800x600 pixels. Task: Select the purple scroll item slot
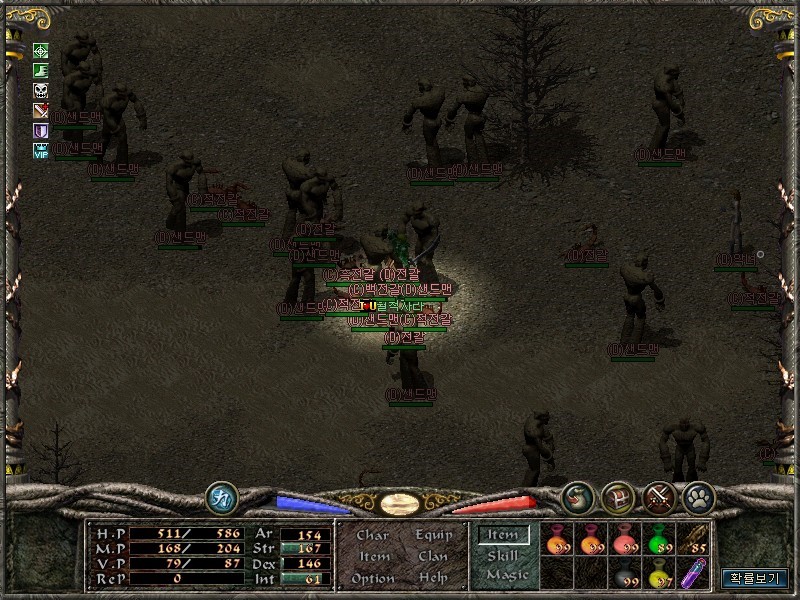tap(693, 574)
